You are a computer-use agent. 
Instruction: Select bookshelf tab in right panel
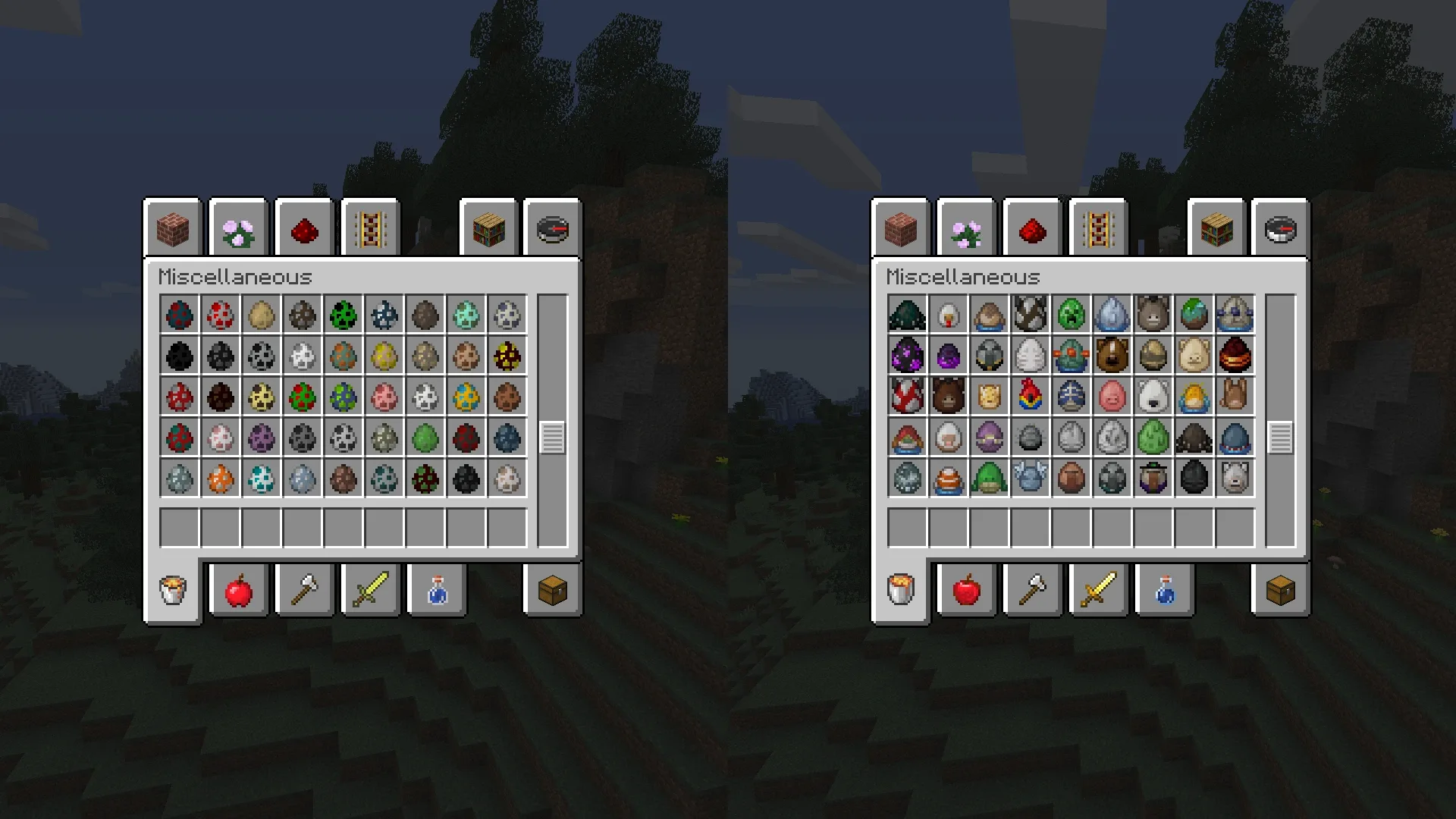coord(1217,230)
